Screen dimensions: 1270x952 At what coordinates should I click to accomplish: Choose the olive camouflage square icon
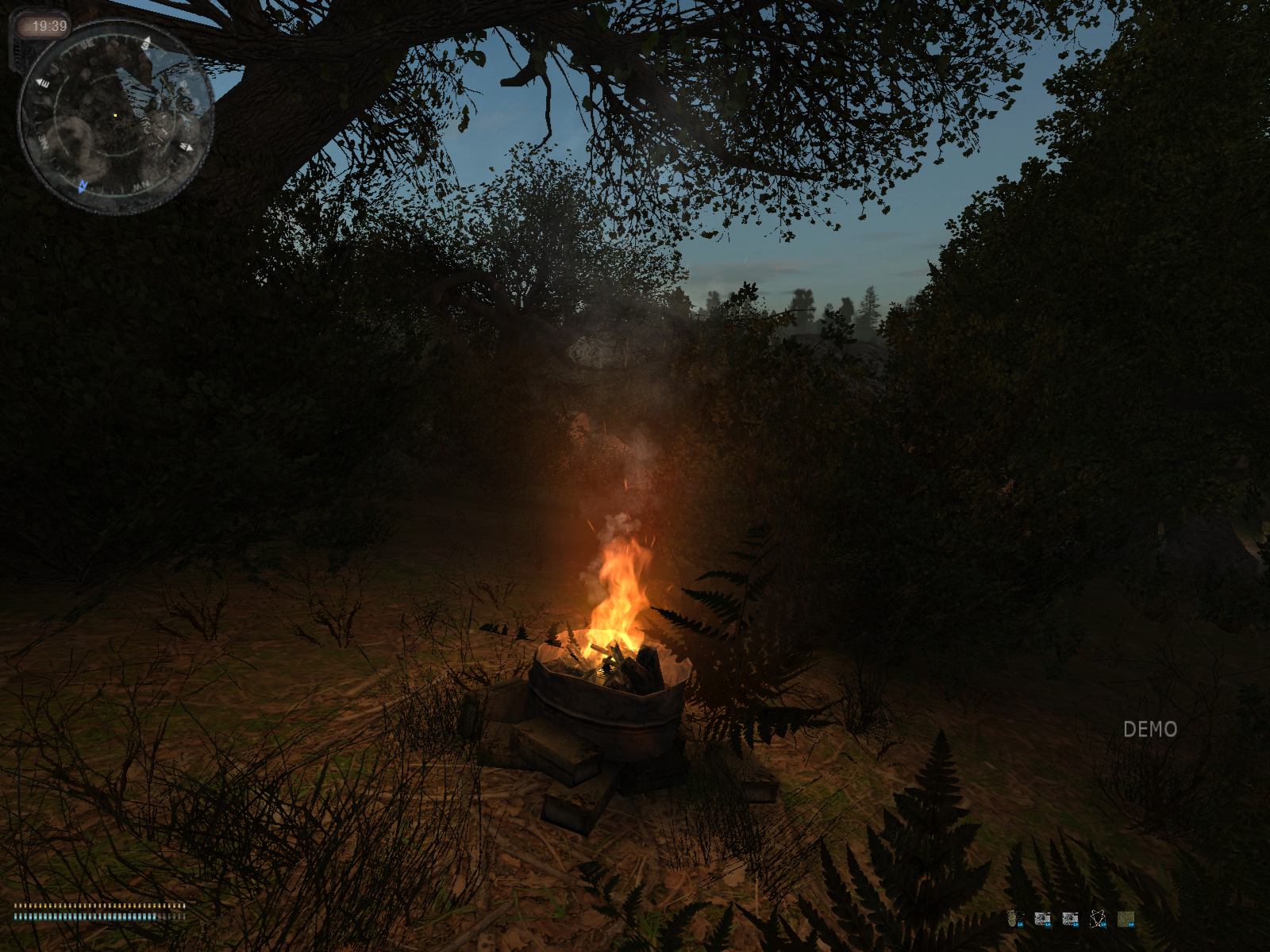coord(1126,919)
